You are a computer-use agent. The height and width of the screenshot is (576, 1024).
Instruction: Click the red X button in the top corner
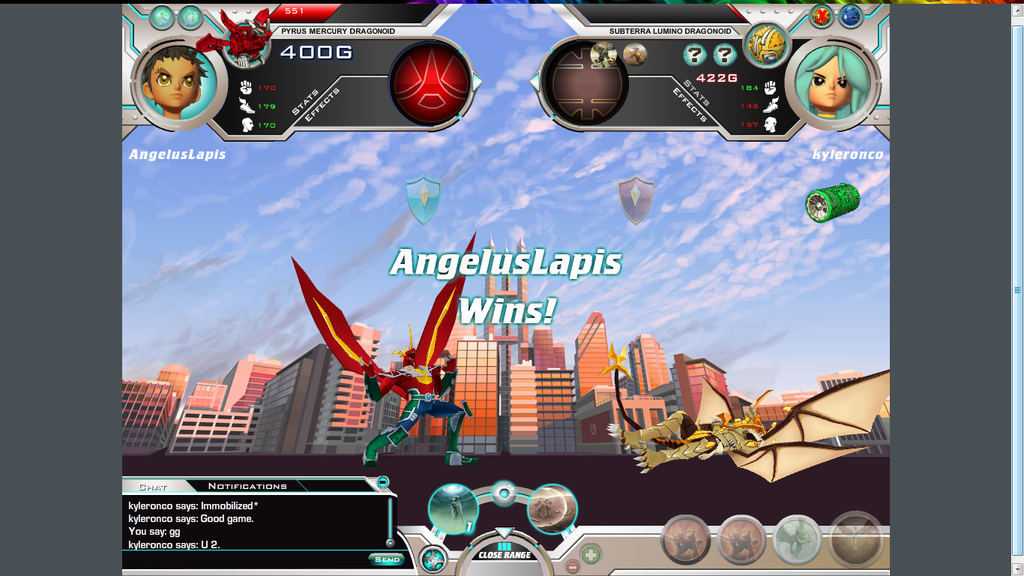click(822, 16)
